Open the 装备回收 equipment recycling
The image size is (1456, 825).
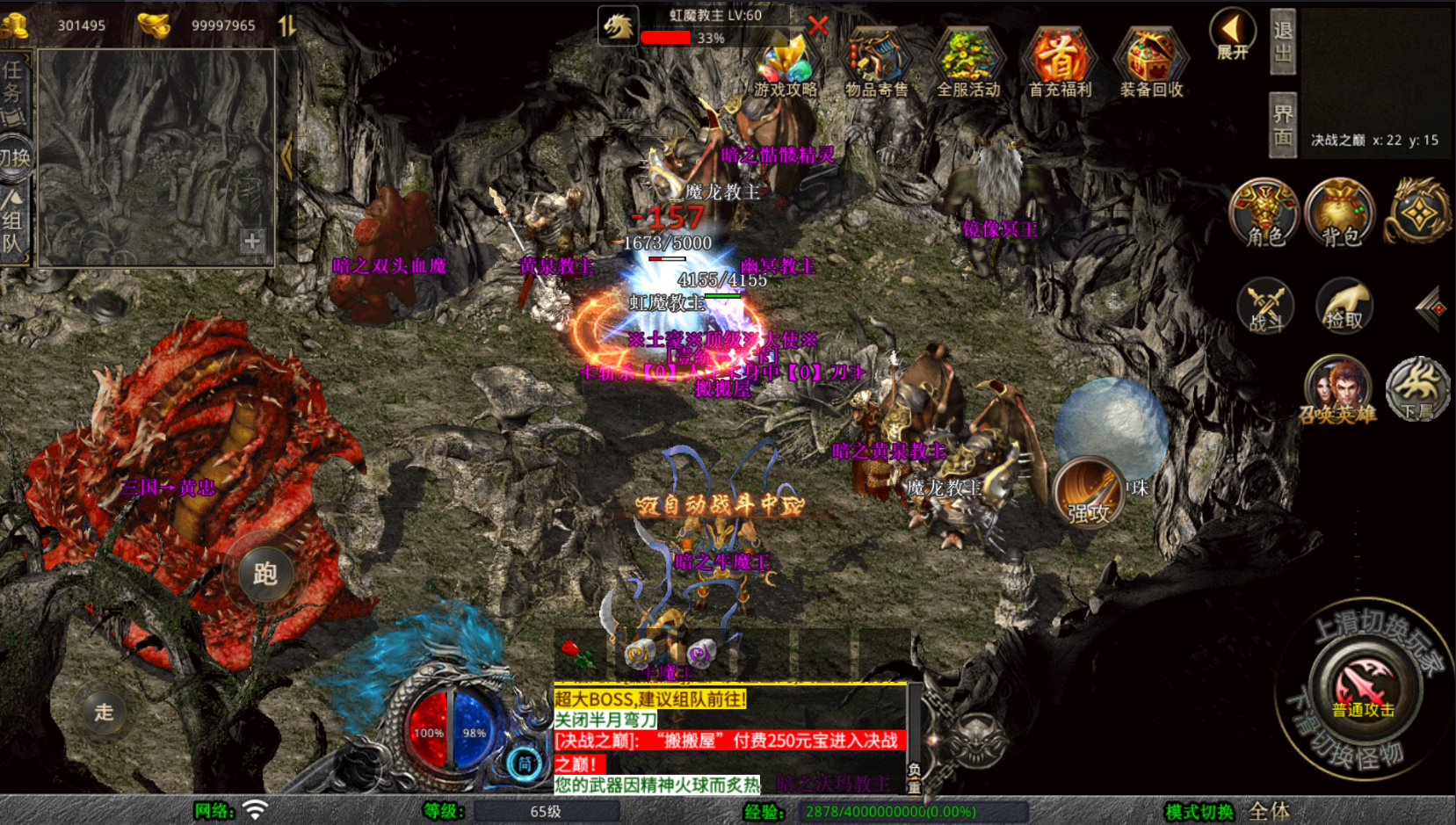tap(1151, 63)
